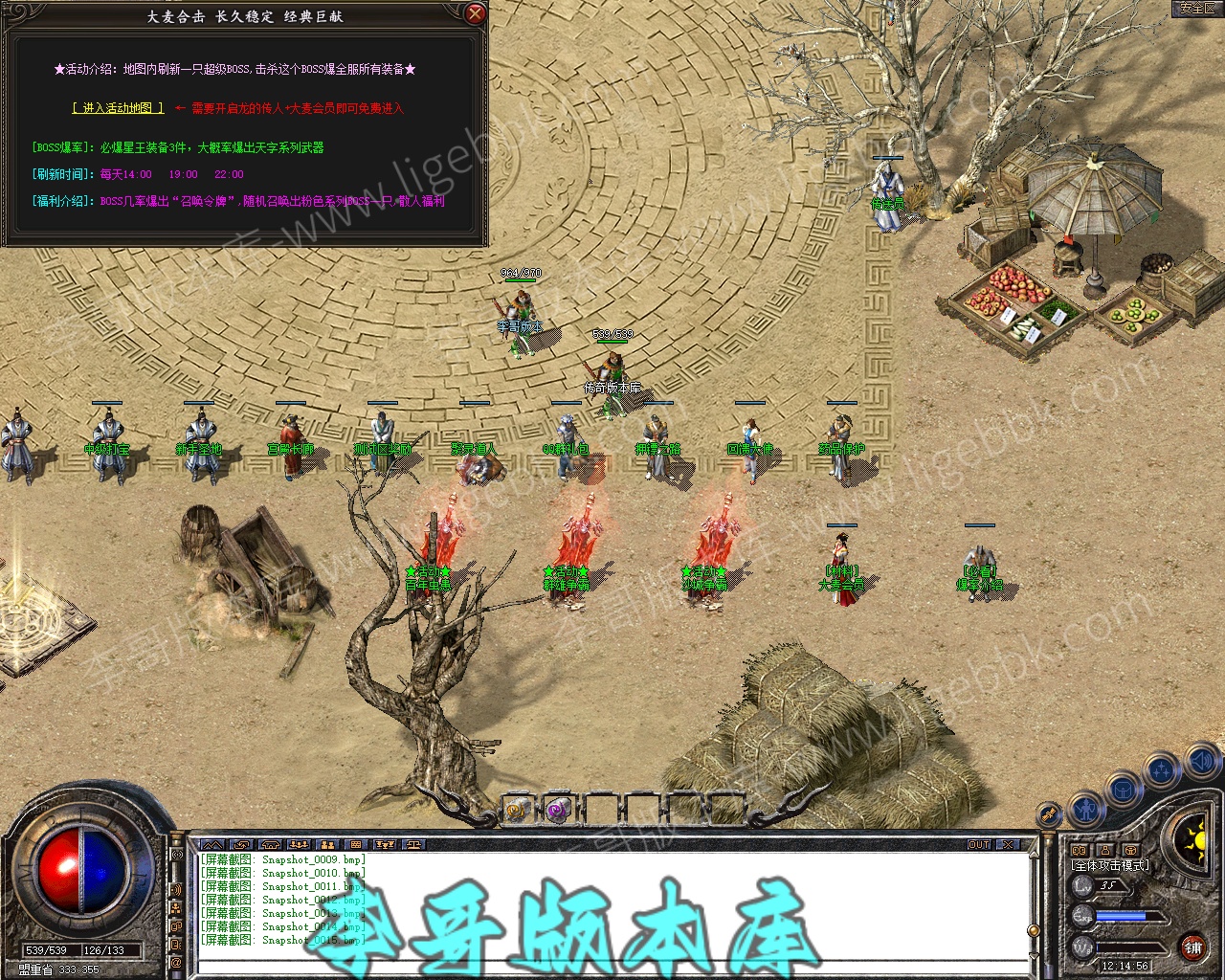The height and width of the screenshot is (980, 1225).
Task: Click the first mountain icon on chat toolbar
Action: tap(212, 844)
